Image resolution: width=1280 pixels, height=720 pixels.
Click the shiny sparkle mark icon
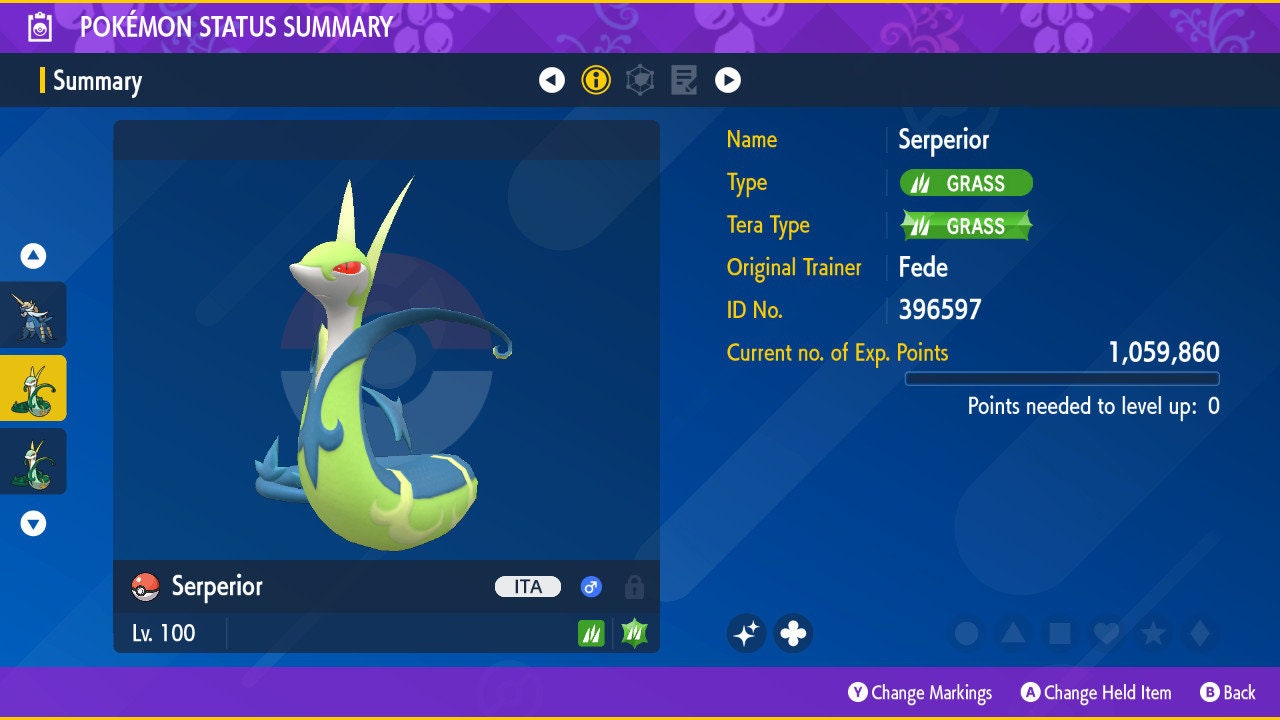point(746,633)
